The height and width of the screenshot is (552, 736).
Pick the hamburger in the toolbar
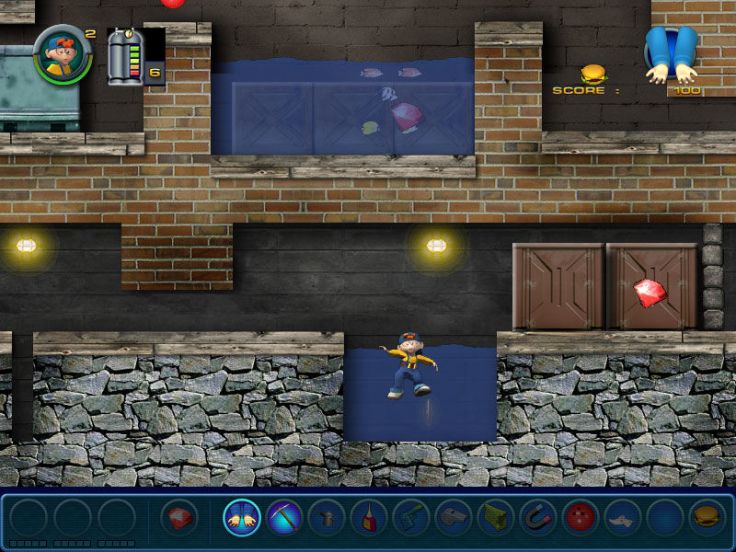707,517
